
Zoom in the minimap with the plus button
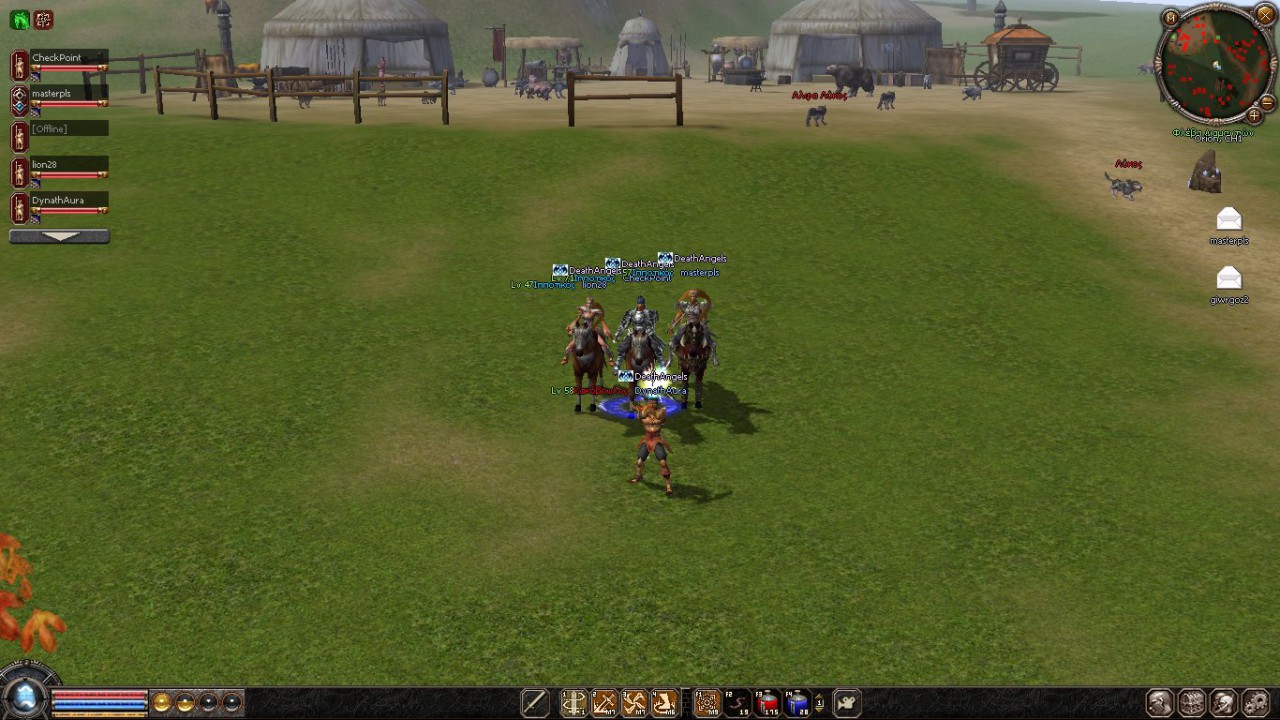[1254, 116]
